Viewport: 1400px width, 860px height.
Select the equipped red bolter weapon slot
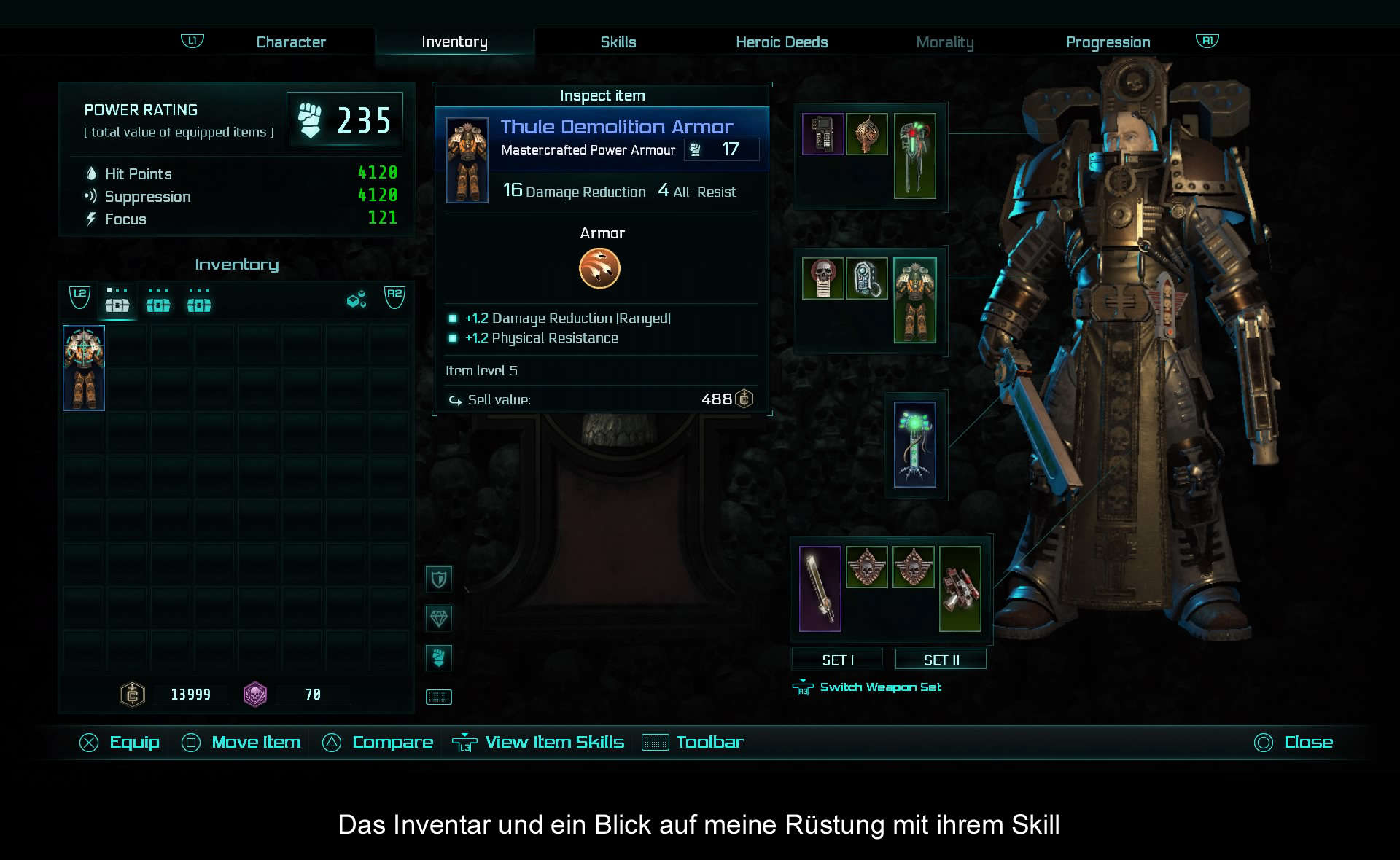click(x=960, y=588)
